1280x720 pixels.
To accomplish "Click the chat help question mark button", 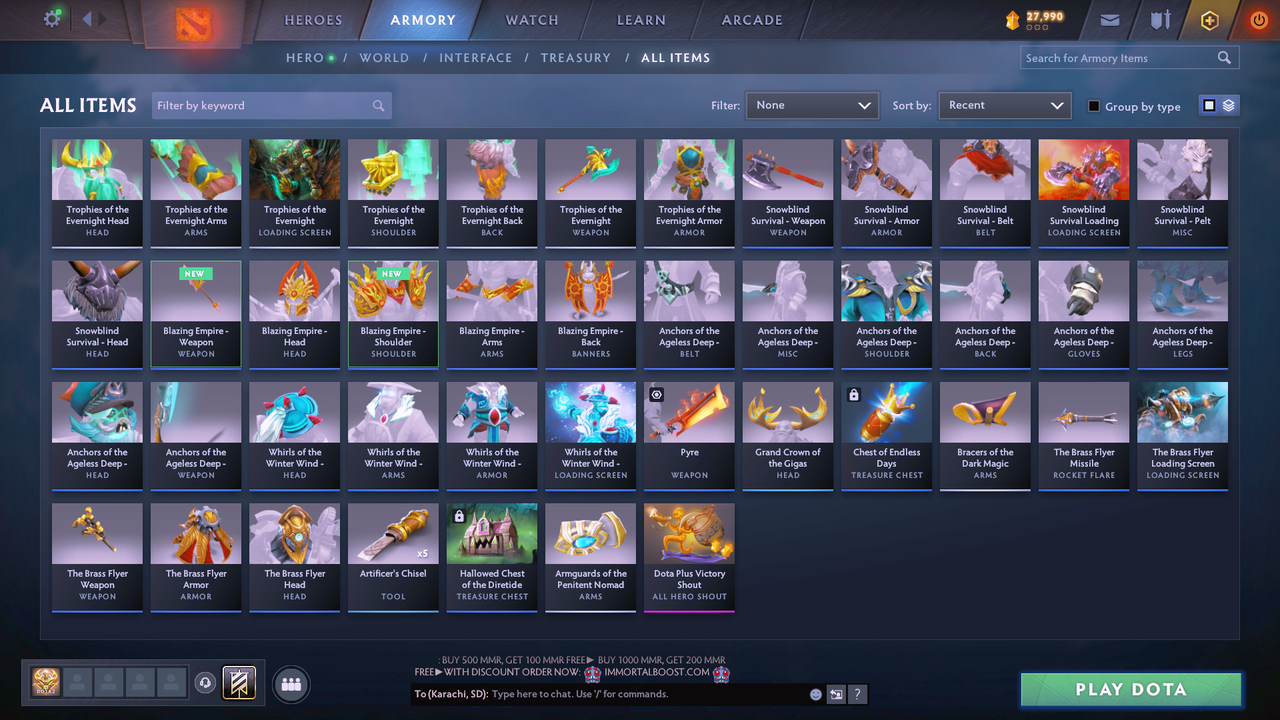I will (857, 693).
